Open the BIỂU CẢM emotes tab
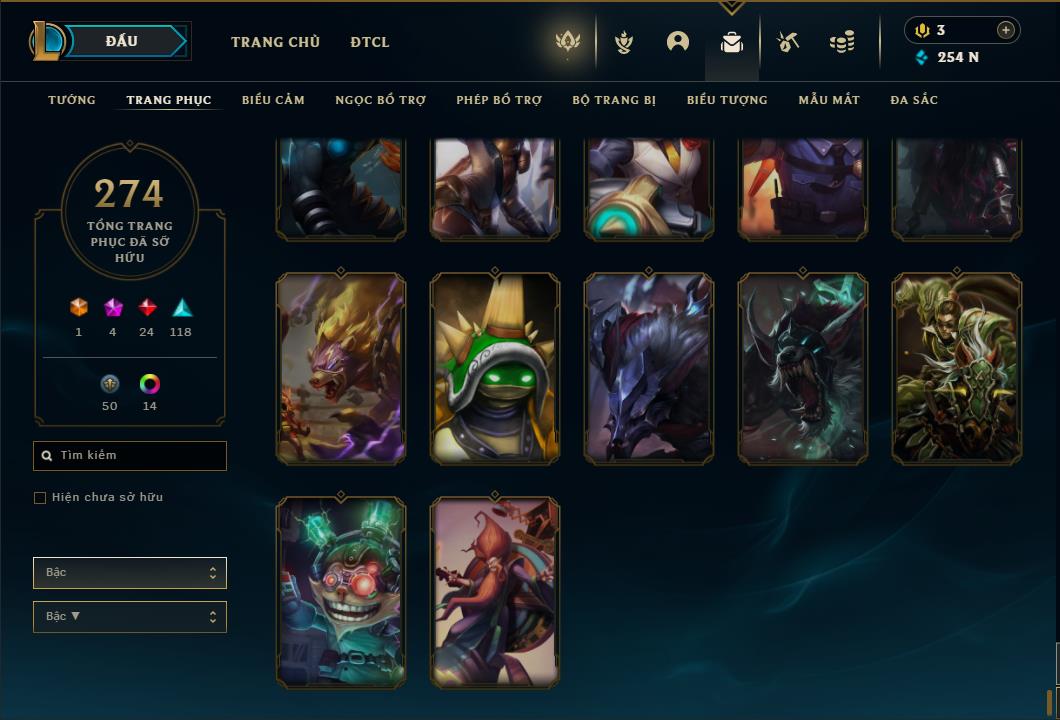Screen dimensions: 1060x720 click(x=273, y=100)
